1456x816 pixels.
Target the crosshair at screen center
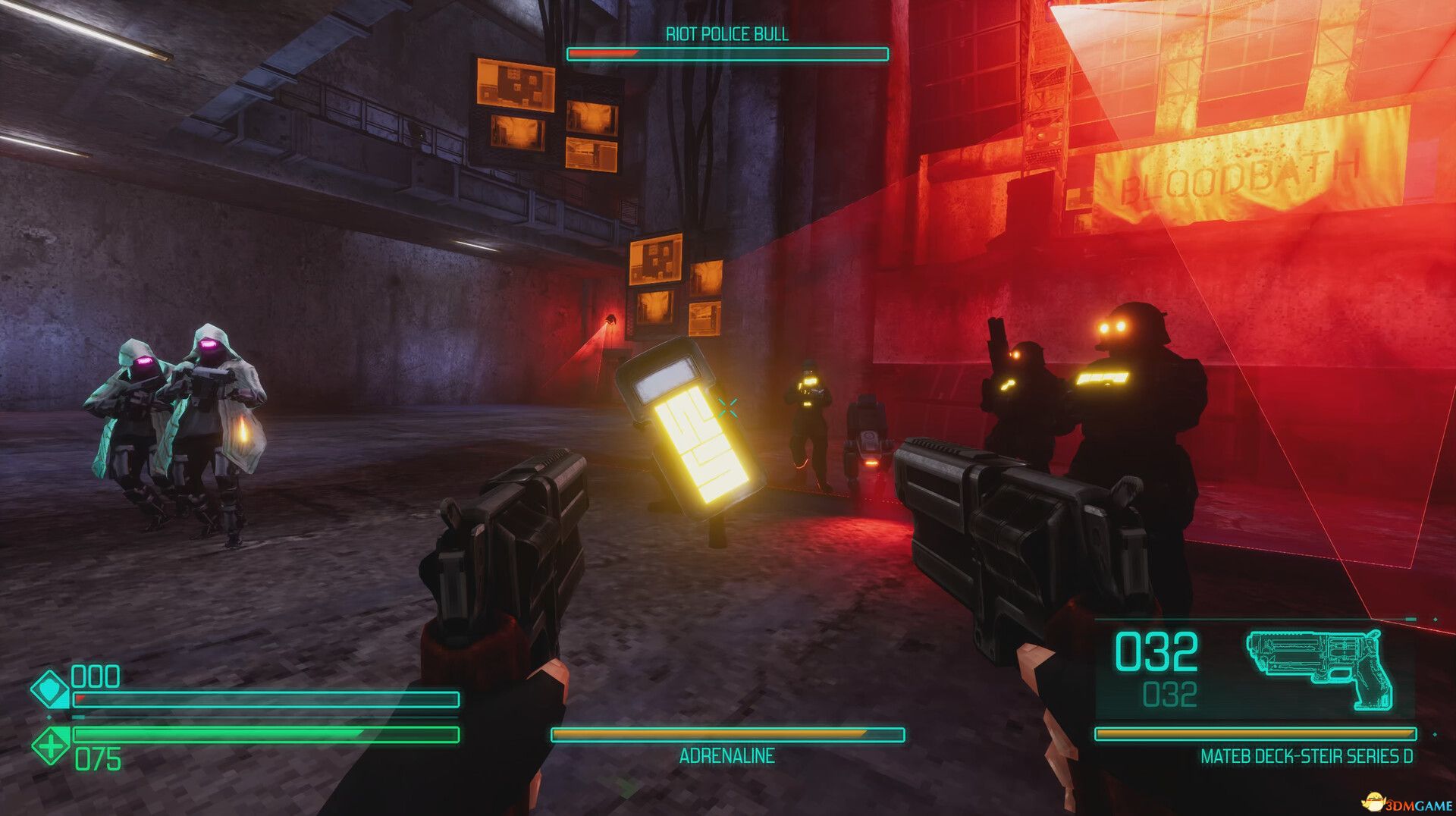click(730, 408)
